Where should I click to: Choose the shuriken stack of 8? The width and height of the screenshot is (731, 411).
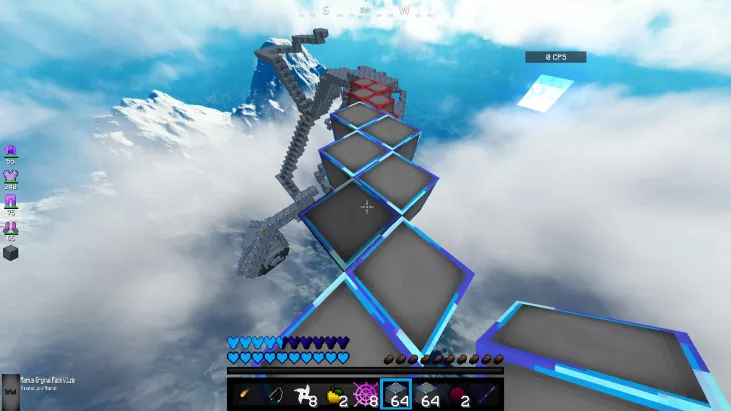(305, 394)
